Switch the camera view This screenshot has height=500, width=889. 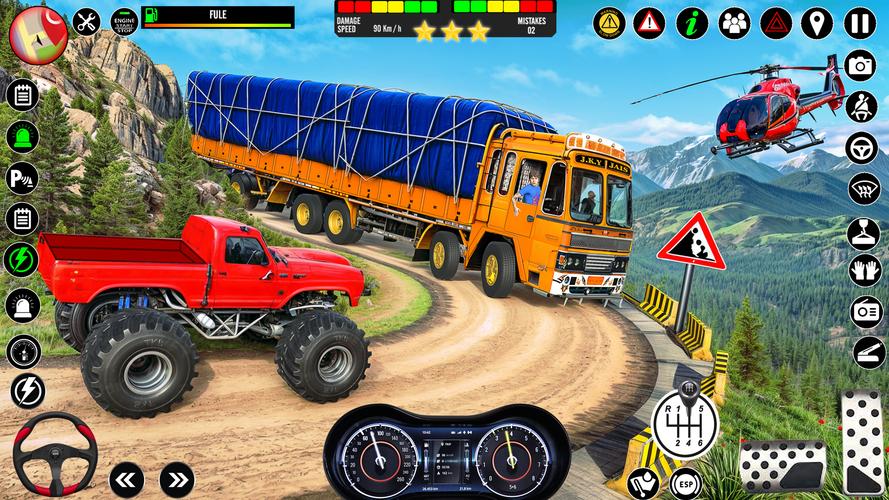click(x=861, y=65)
